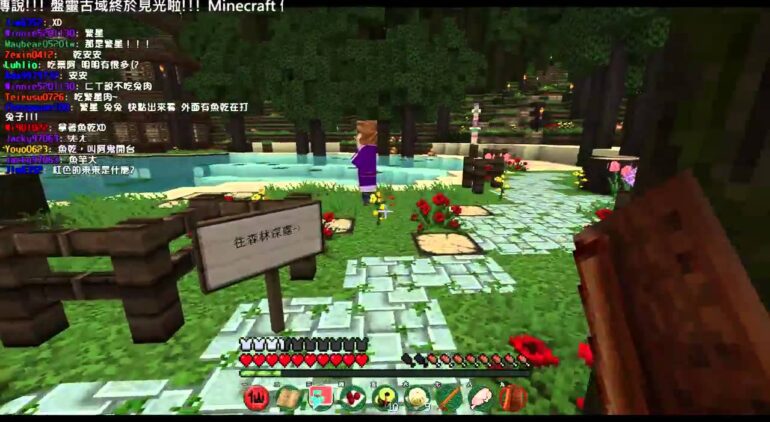Click the video title text at top

coord(140,8)
